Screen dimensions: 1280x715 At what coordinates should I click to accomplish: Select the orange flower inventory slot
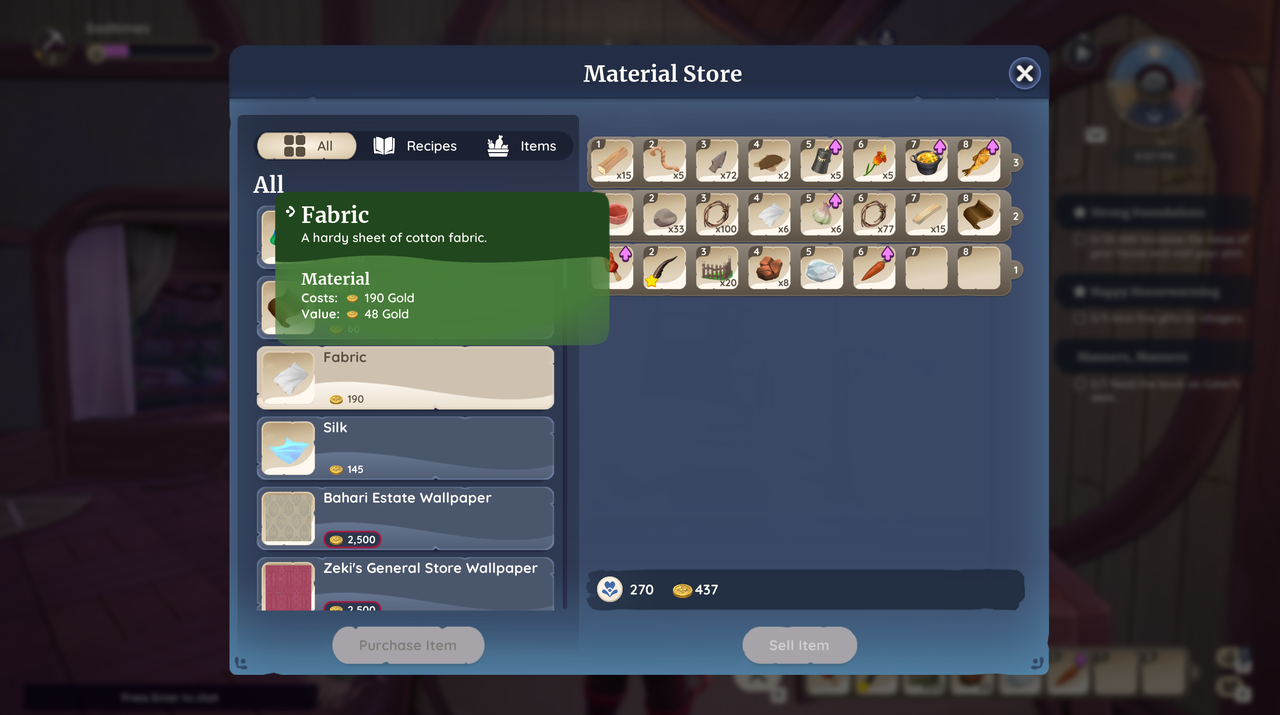coord(874,161)
